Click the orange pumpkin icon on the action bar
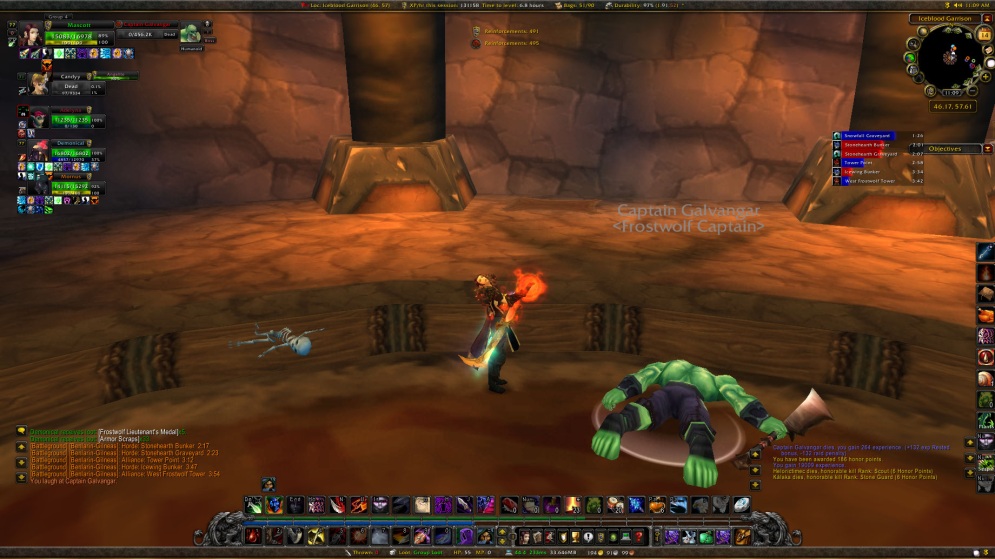Image resolution: width=995 pixels, height=559 pixels. tap(658, 505)
